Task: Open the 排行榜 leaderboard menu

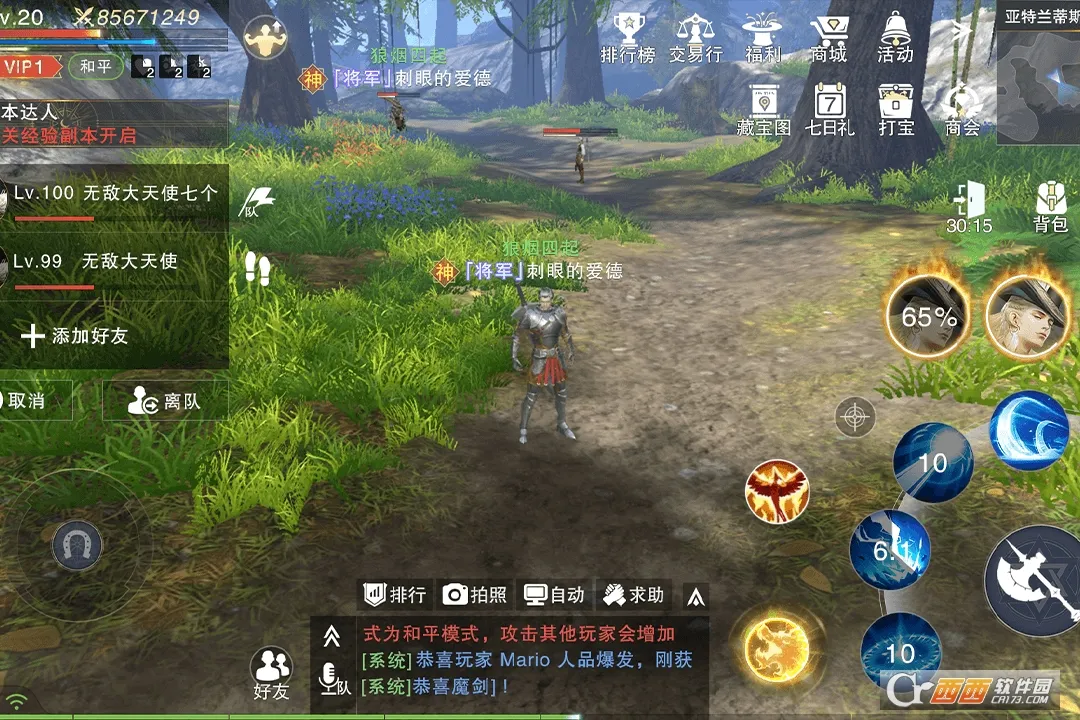Action: click(628, 38)
